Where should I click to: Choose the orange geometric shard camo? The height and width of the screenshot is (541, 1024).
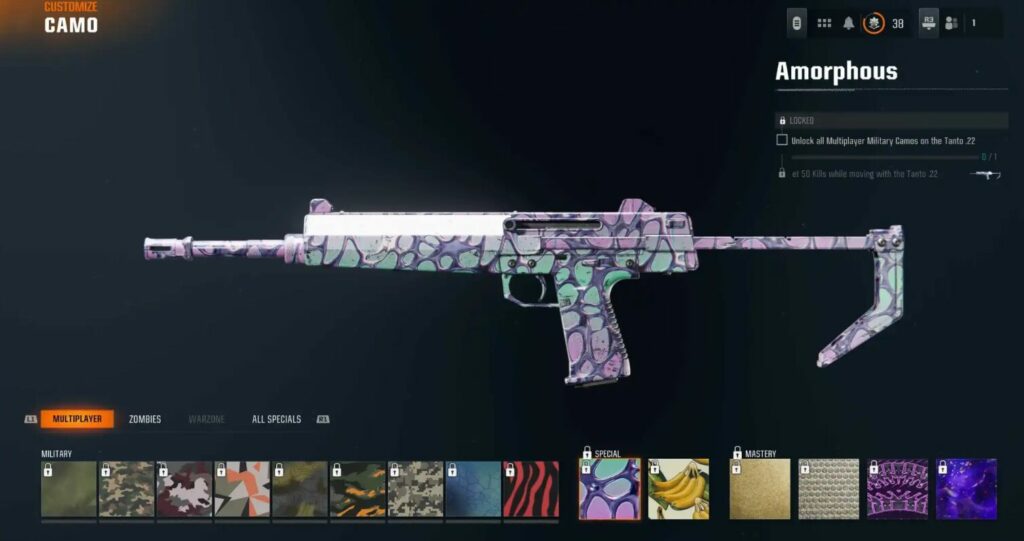pos(242,489)
